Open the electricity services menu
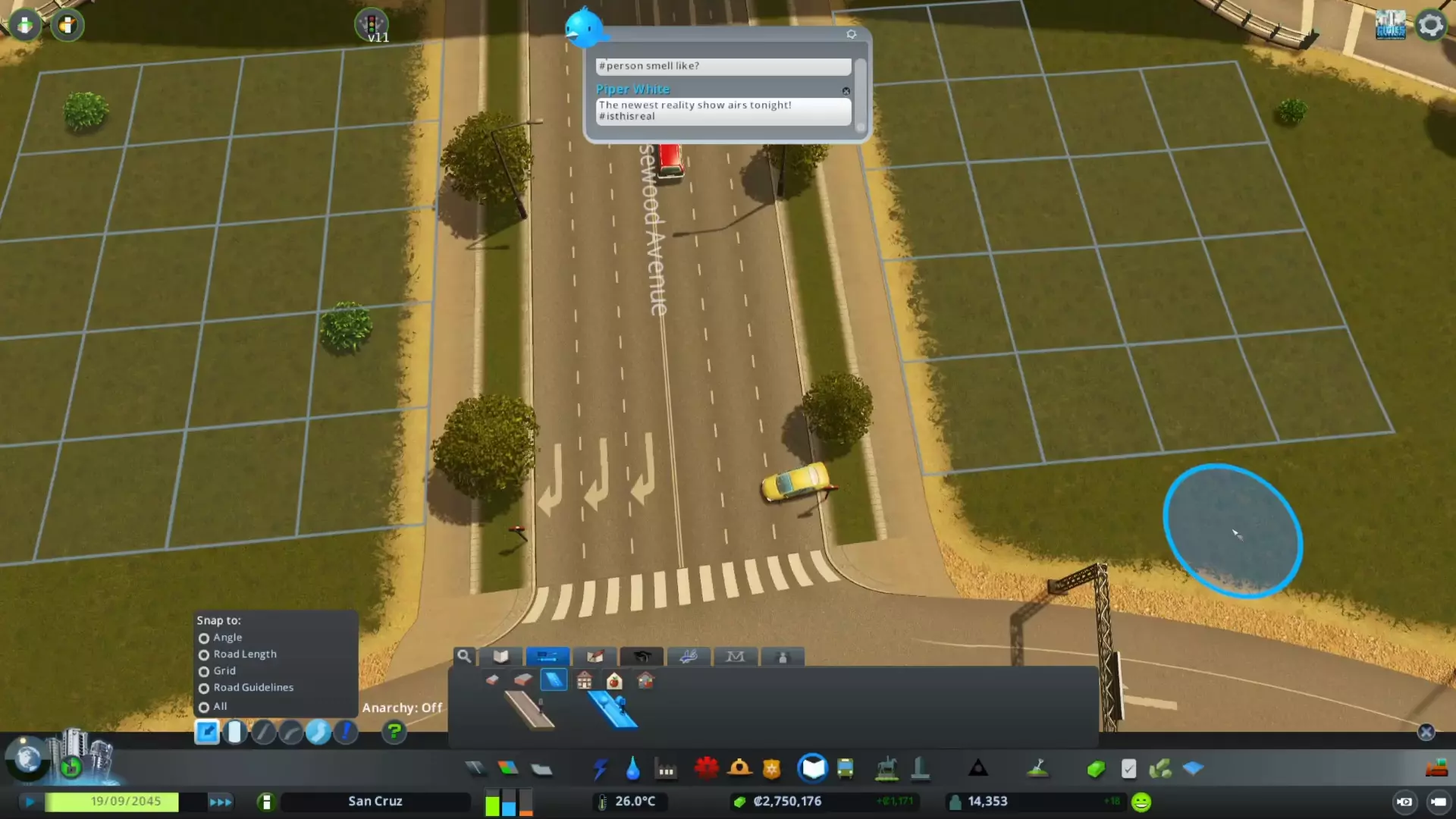1456x819 pixels. coord(601,768)
